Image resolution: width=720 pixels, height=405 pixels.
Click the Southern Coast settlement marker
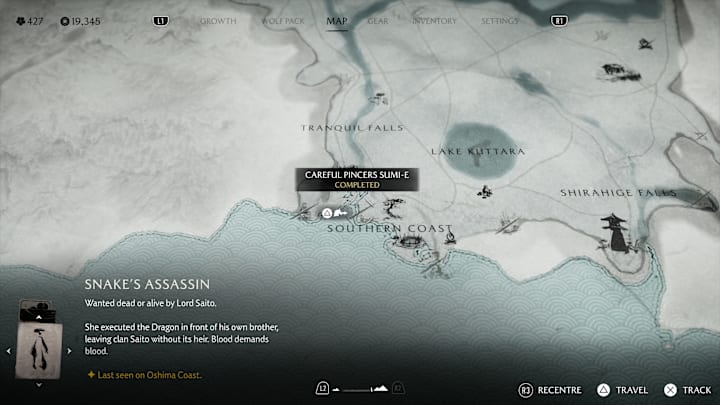click(407, 241)
